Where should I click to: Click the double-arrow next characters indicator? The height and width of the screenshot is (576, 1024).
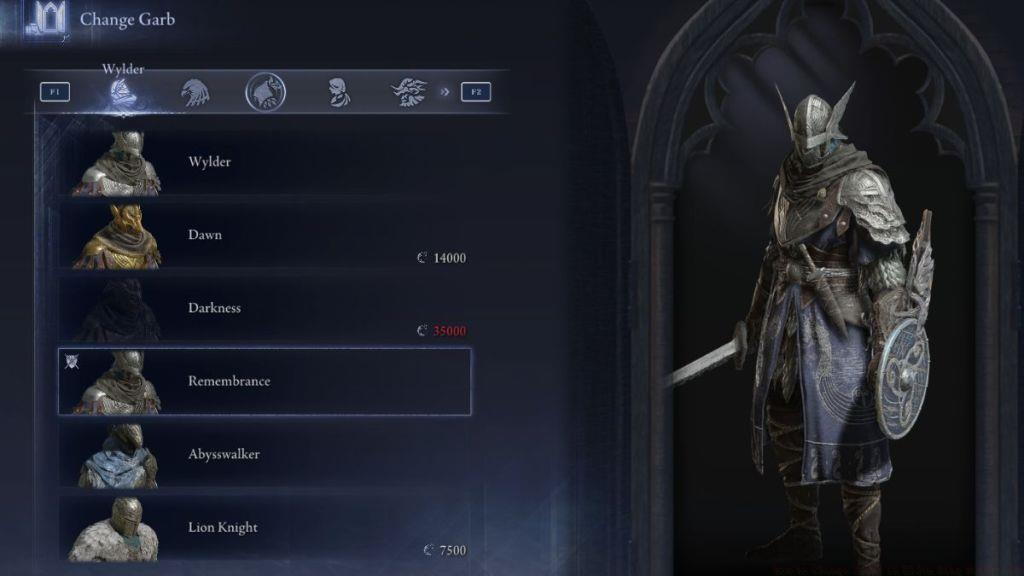click(x=444, y=92)
